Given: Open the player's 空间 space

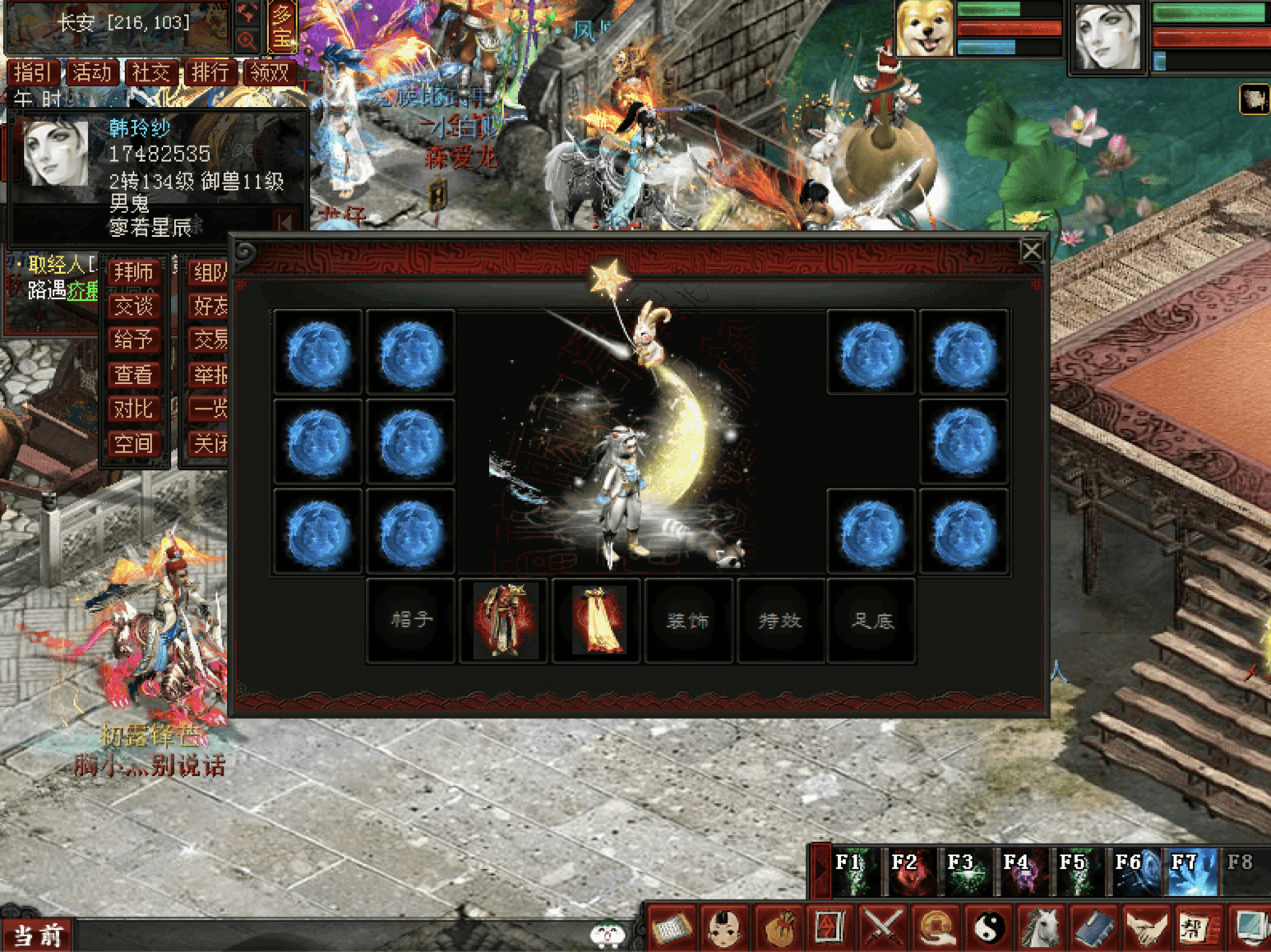Looking at the screenshot, I should tap(133, 444).
